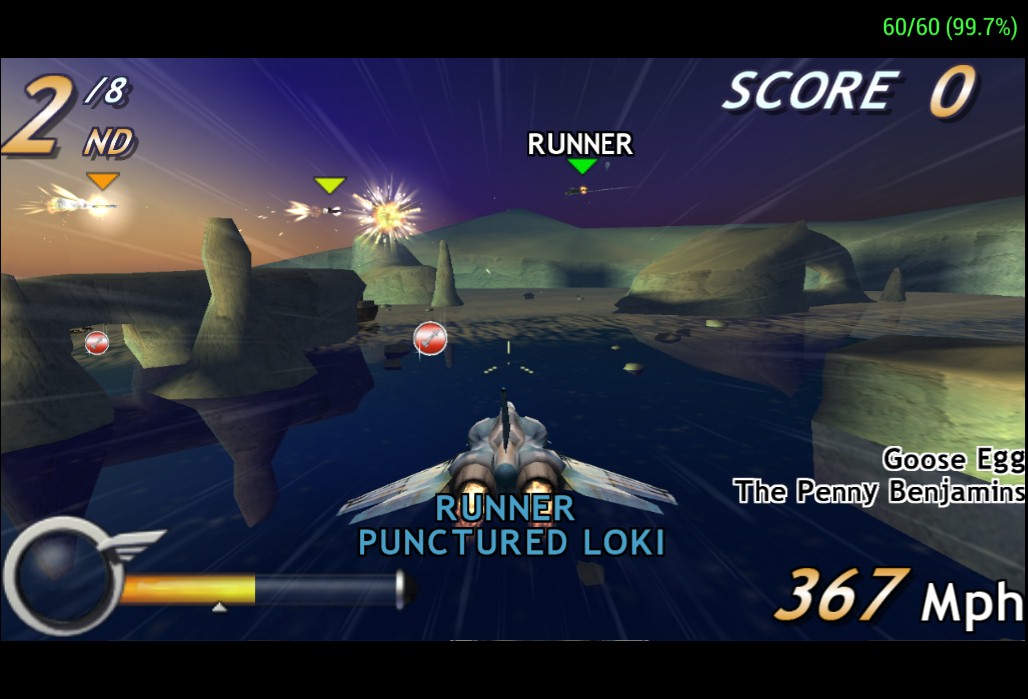Target the green RUNNER arrow marker
Screen dimensions: 1028x699
(x=581, y=165)
